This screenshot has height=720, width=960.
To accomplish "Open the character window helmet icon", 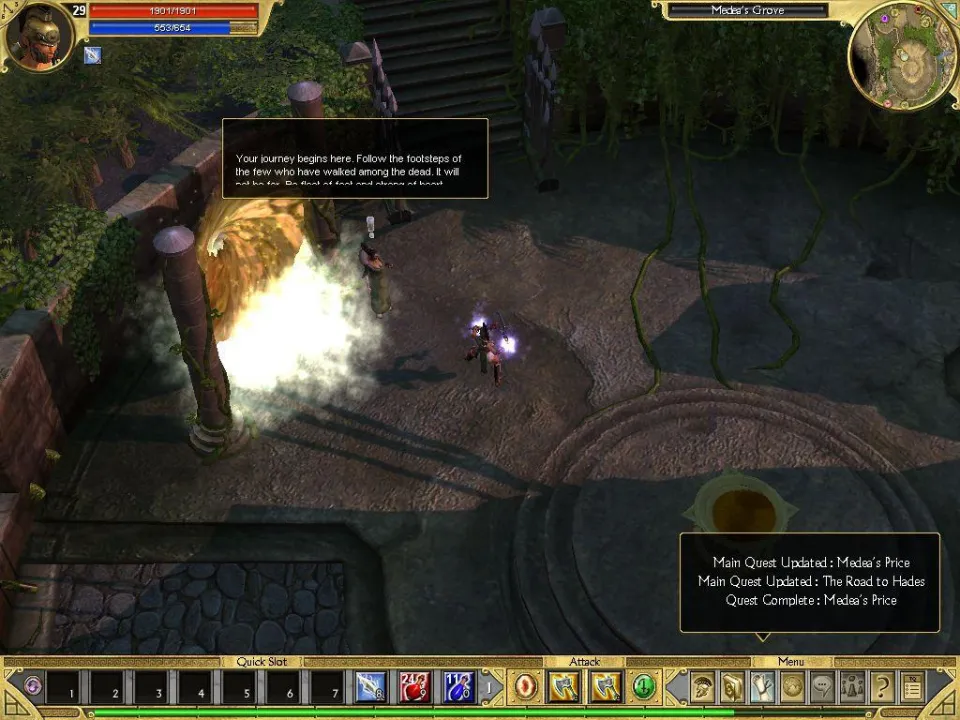I will click(704, 686).
